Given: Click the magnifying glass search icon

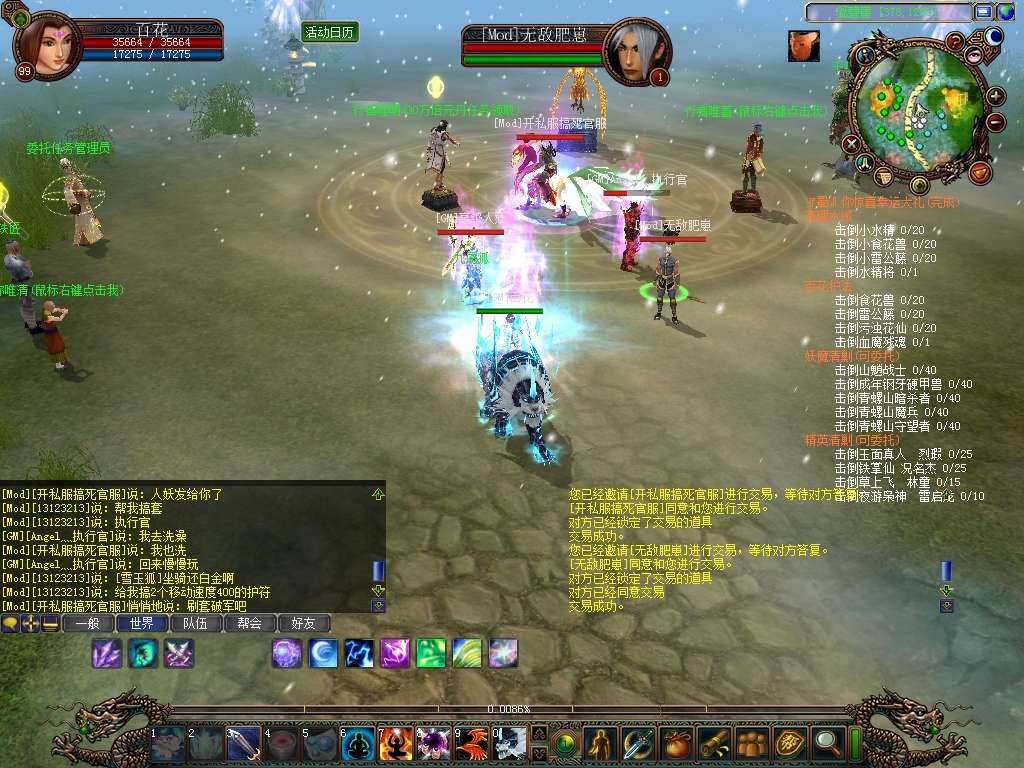Looking at the screenshot, I should 827,742.
